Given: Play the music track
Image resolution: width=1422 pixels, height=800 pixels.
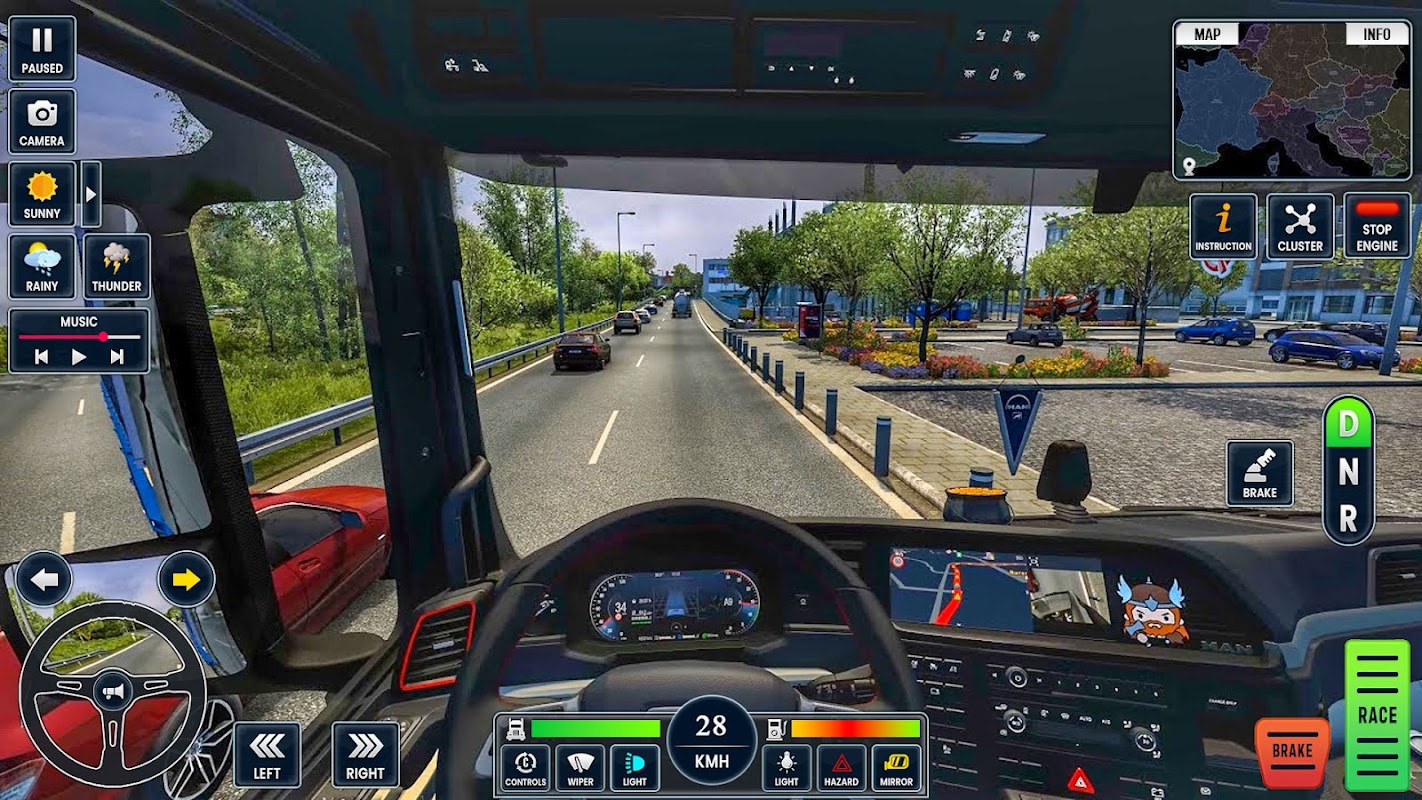Looking at the screenshot, I should tap(79, 356).
